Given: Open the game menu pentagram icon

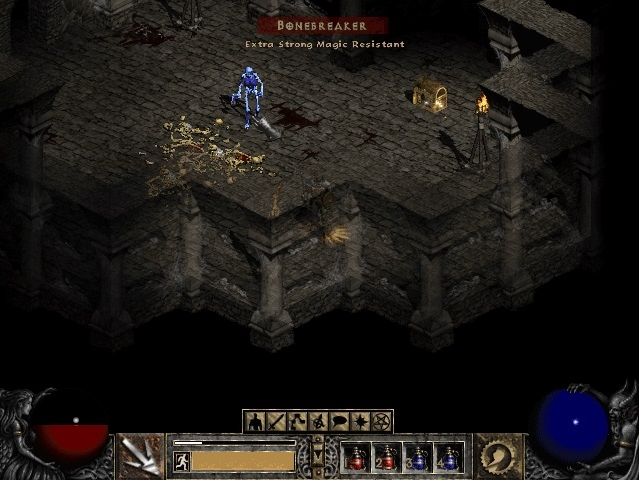Looking at the screenshot, I should tap(381, 421).
